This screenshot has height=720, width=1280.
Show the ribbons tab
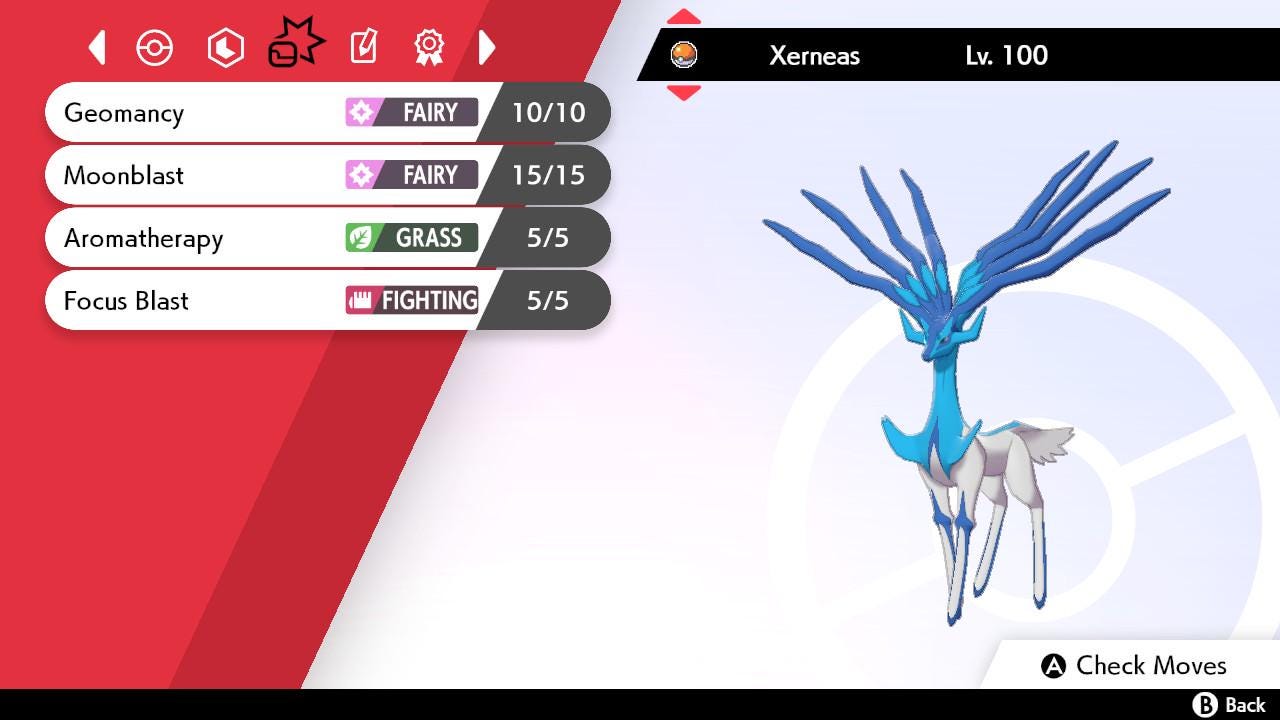pos(429,47)
